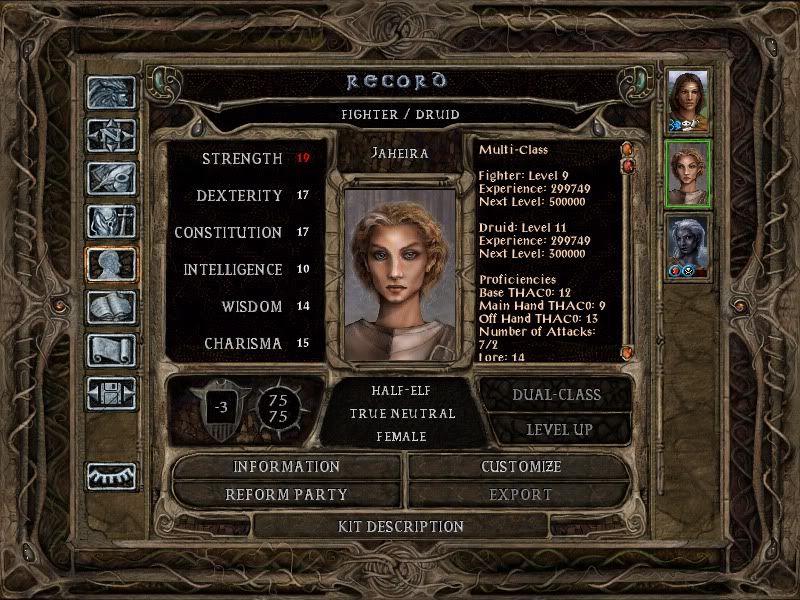Open the priest scroll icon
This screenshot has width=800, height=600.
(x=111, y=350)
